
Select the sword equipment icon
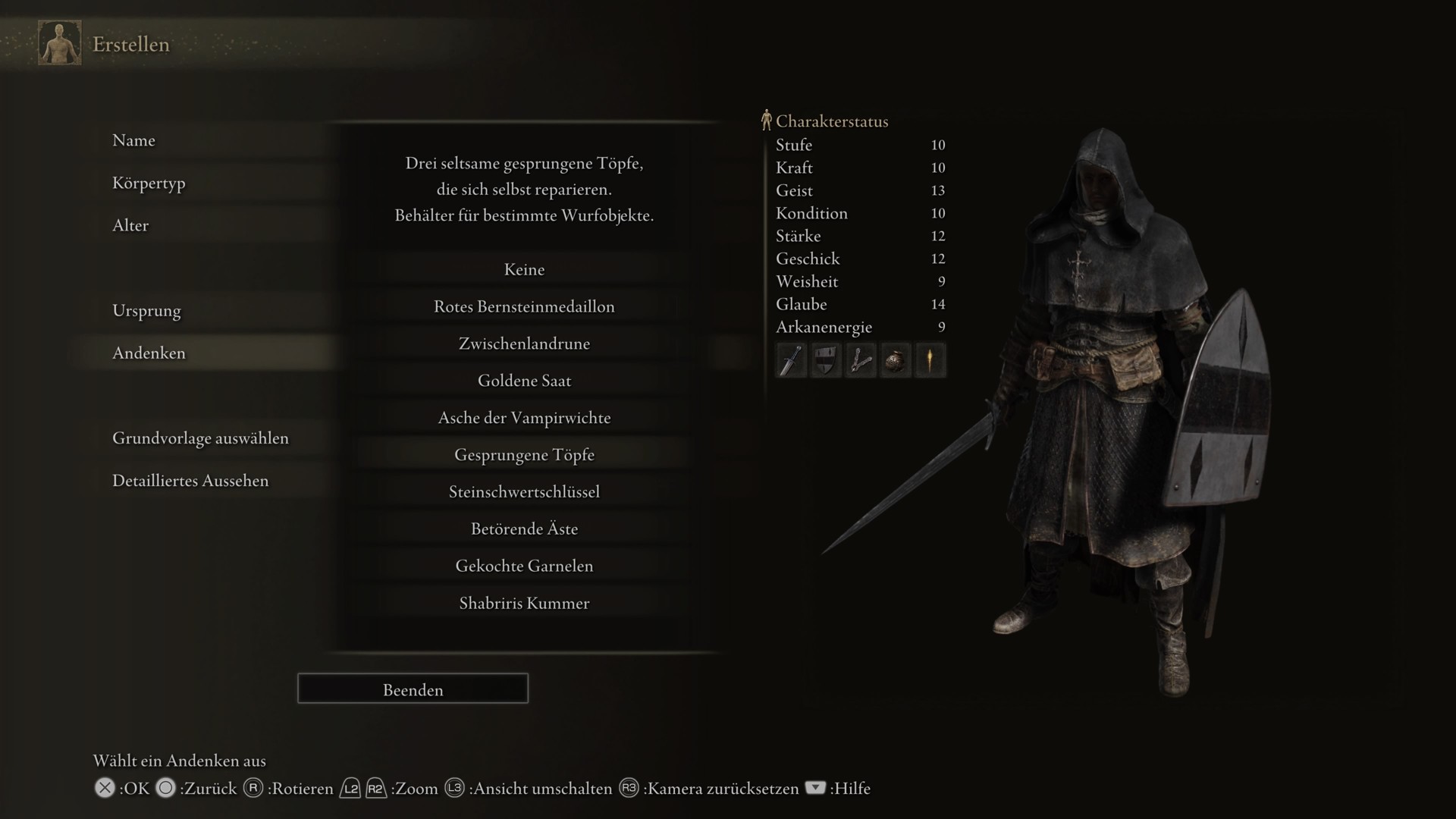point(791,360)
